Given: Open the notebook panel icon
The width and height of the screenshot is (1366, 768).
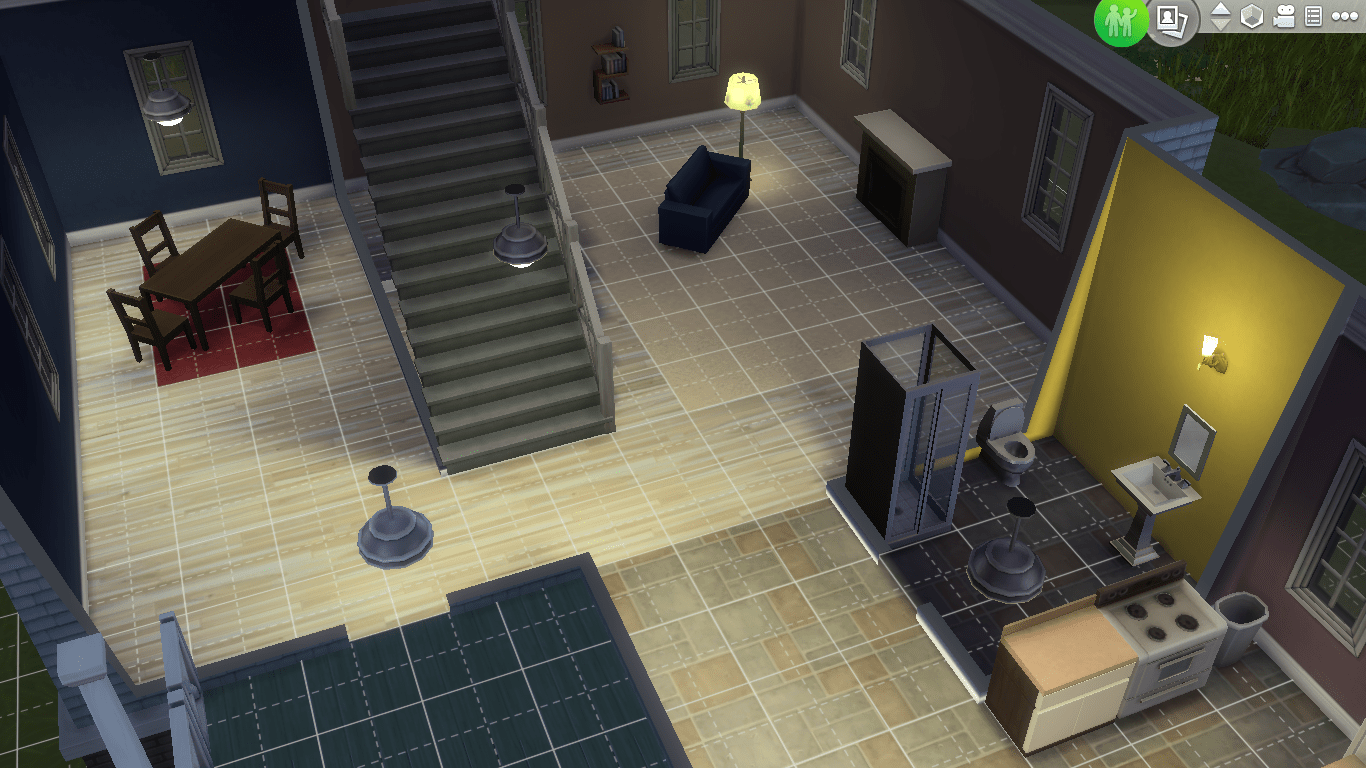Looking at the screenshot, I should click(1312, 15).
